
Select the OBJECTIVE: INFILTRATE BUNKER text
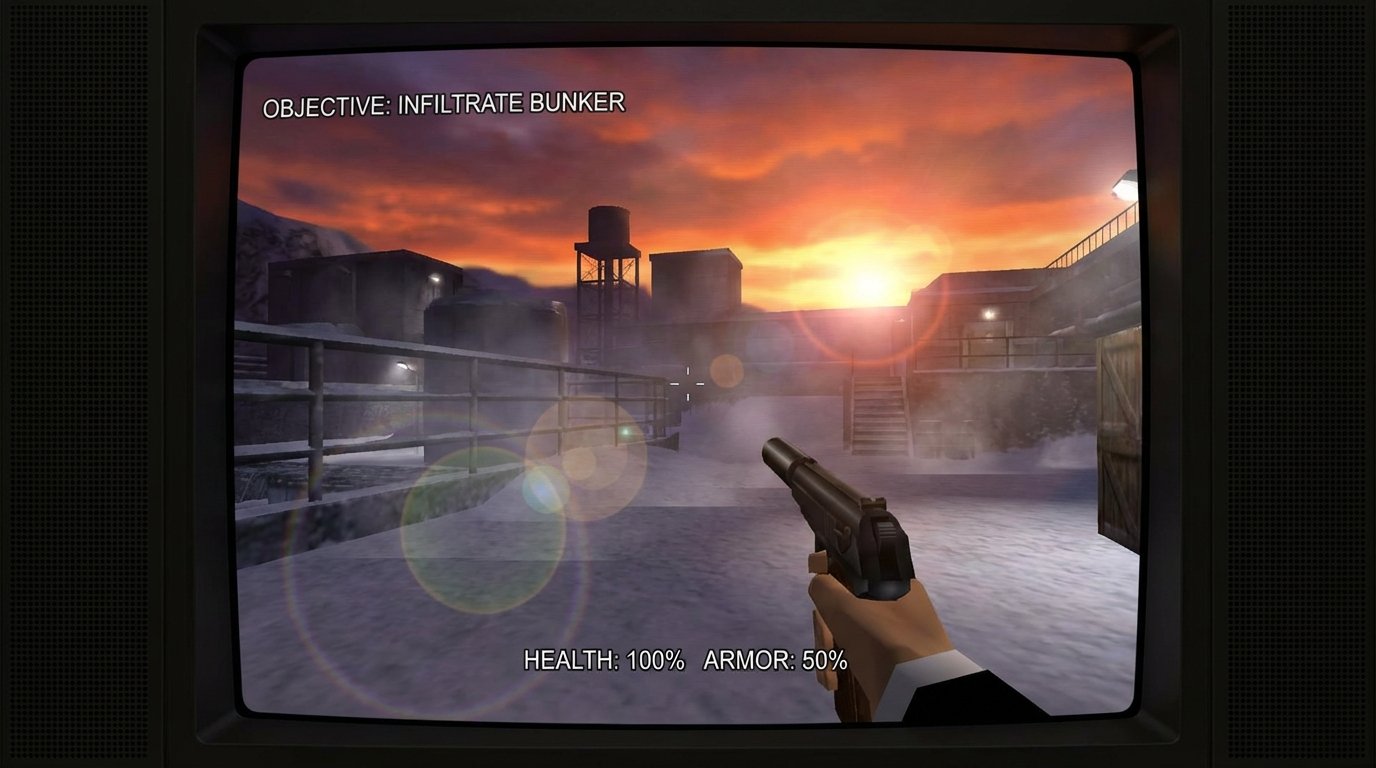tap(444, 102)
